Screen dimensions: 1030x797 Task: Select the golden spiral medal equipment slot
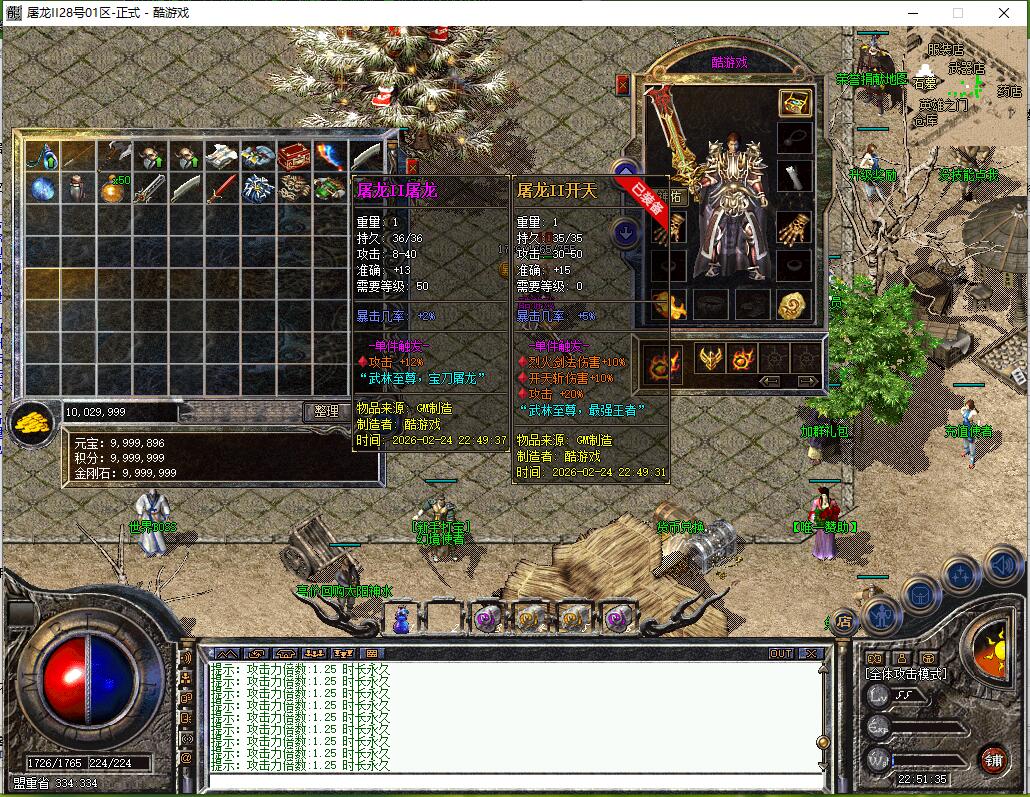pyautogui.click(x=795, y=305)
